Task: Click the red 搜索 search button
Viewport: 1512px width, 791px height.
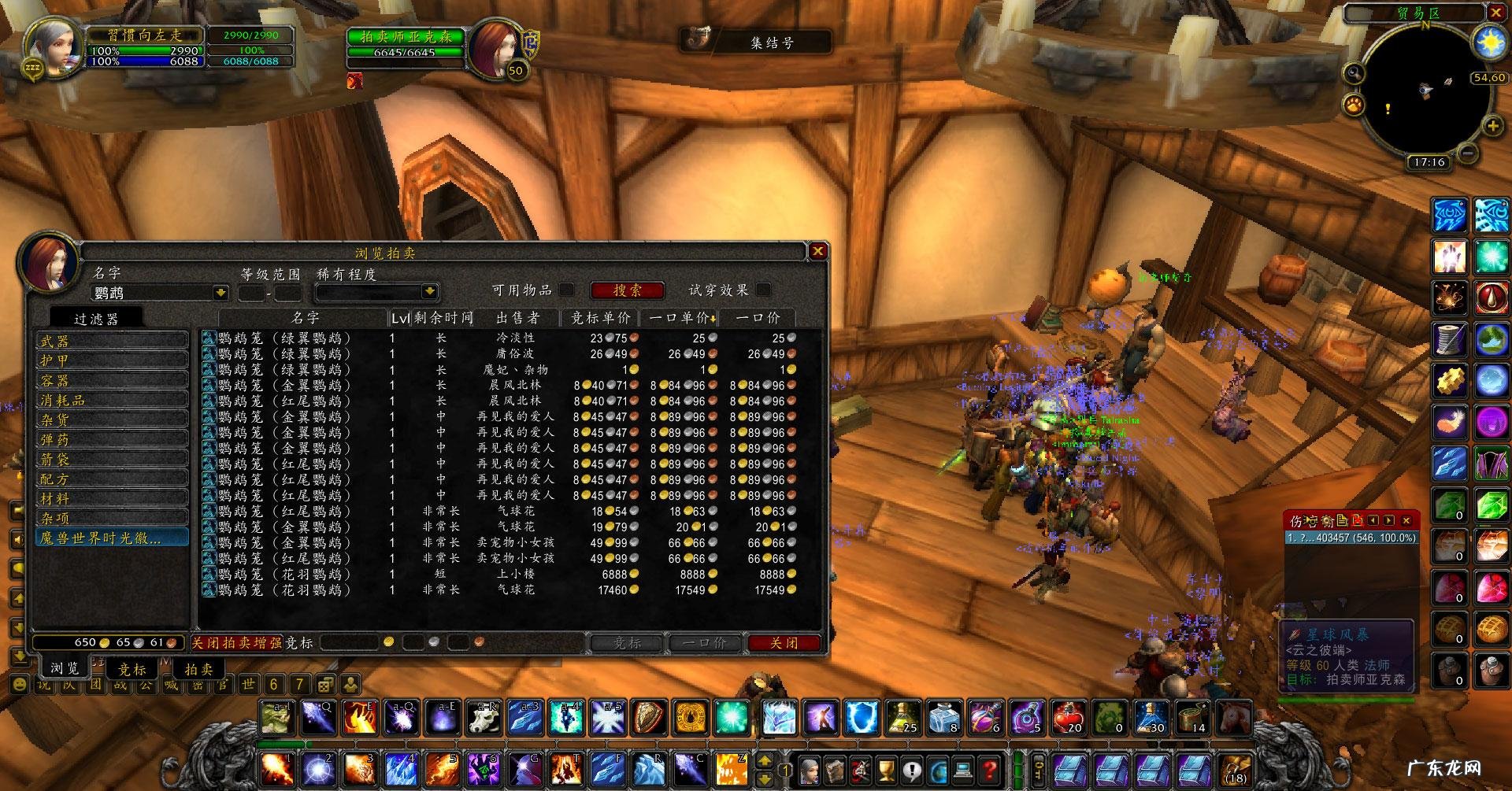Action: [x=627, y=290]
